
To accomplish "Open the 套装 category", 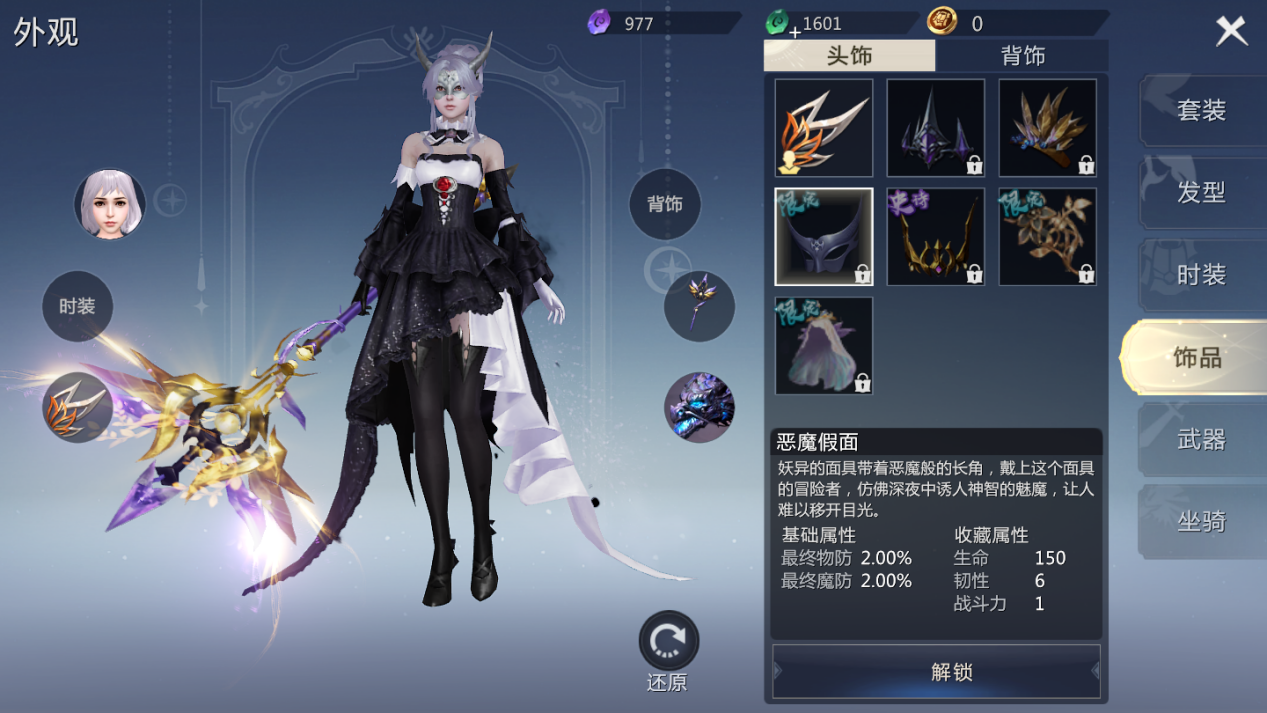I will (1201, 109).
